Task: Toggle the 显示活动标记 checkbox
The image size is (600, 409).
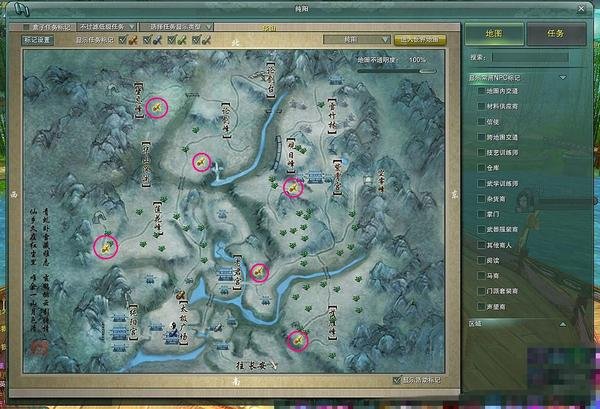Action: [x=397, y=380]
